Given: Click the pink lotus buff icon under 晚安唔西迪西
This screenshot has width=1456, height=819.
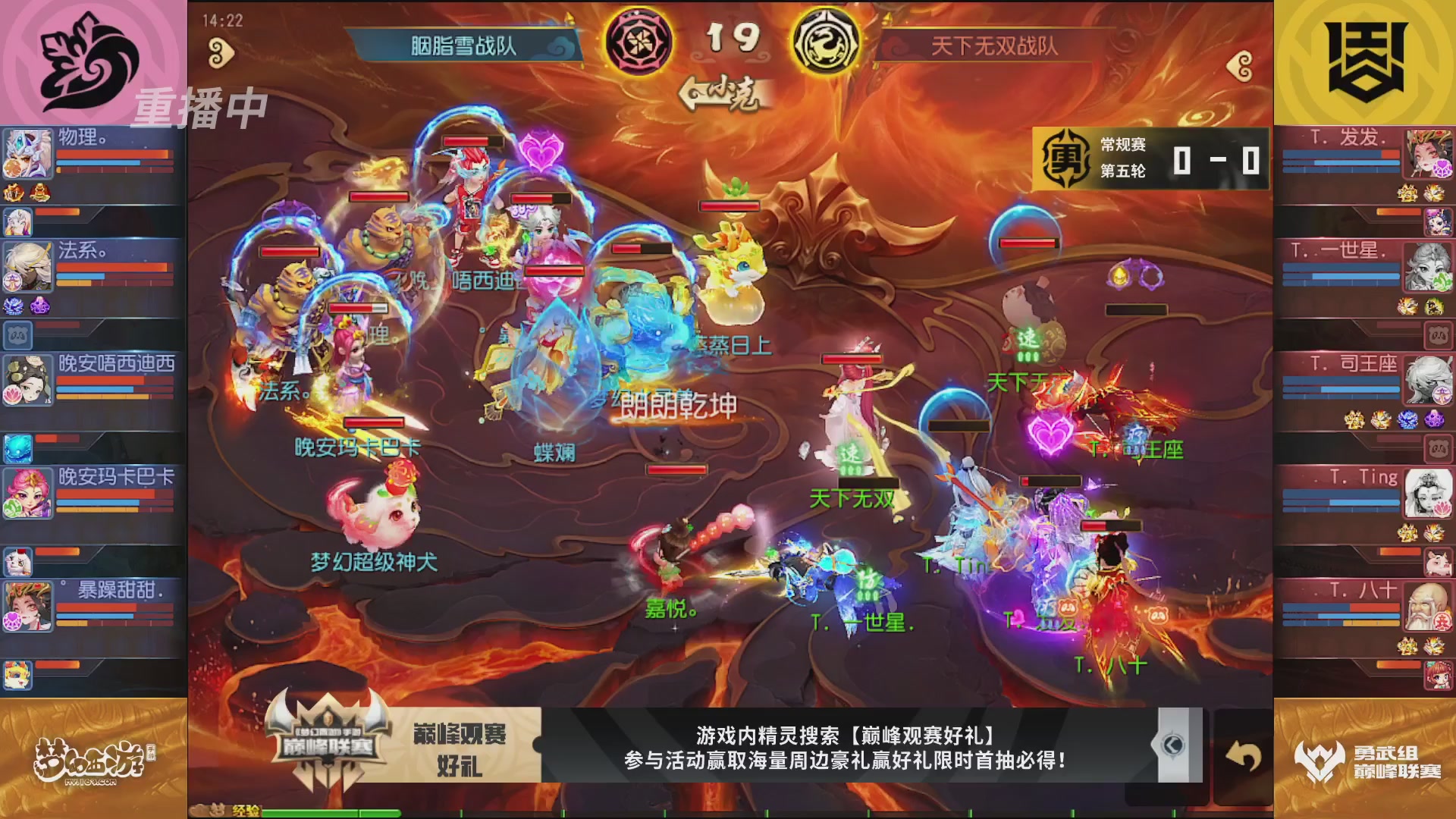Looking at the screenshot, I should click(14, 394).
